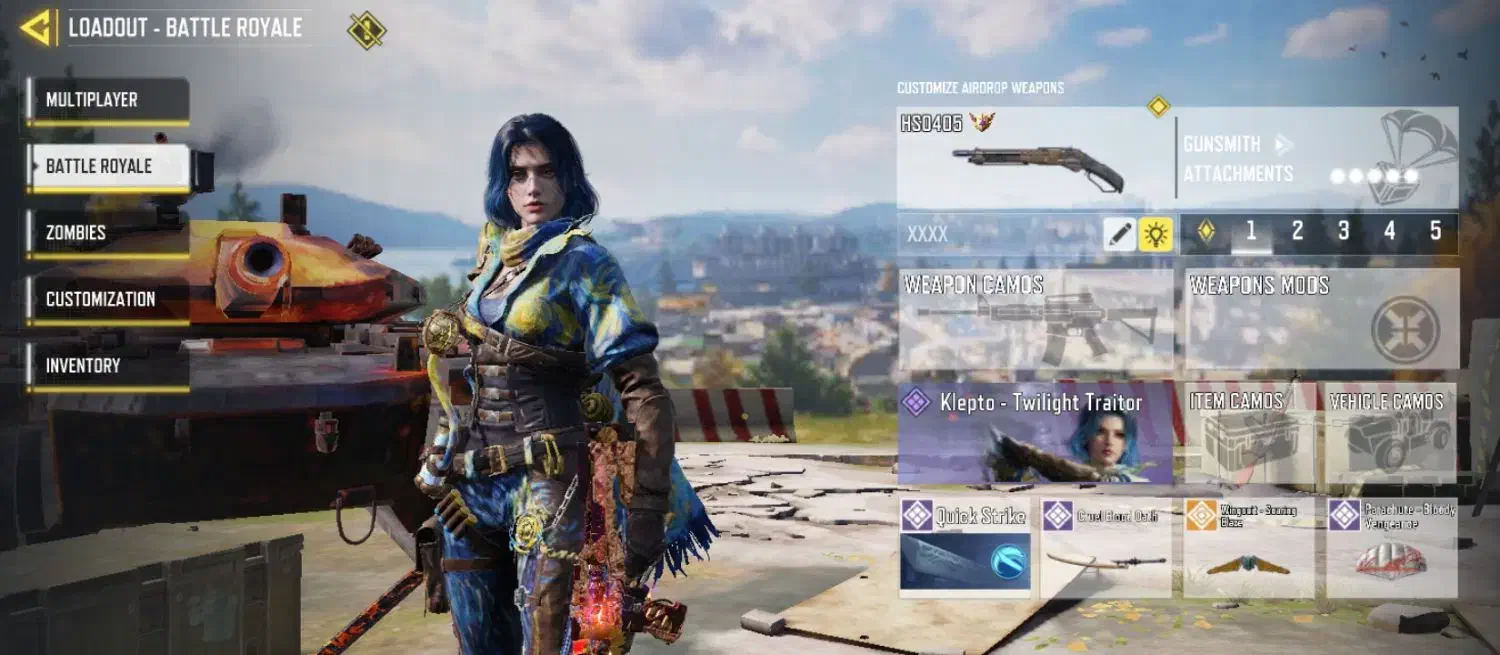Choose the Quick Strike class tile

[x=965, y=547]
